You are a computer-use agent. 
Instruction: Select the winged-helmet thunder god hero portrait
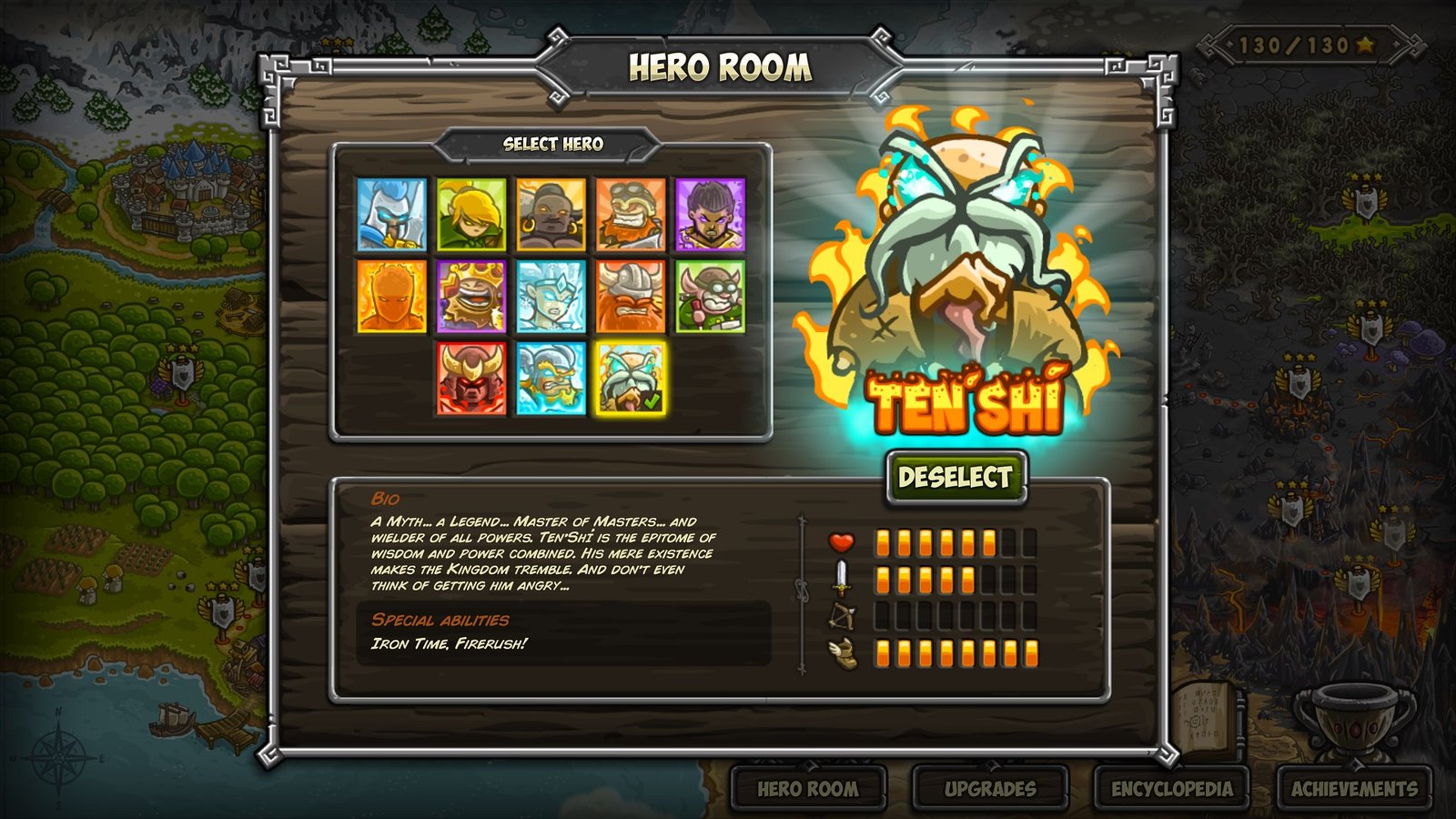(551, 379)
